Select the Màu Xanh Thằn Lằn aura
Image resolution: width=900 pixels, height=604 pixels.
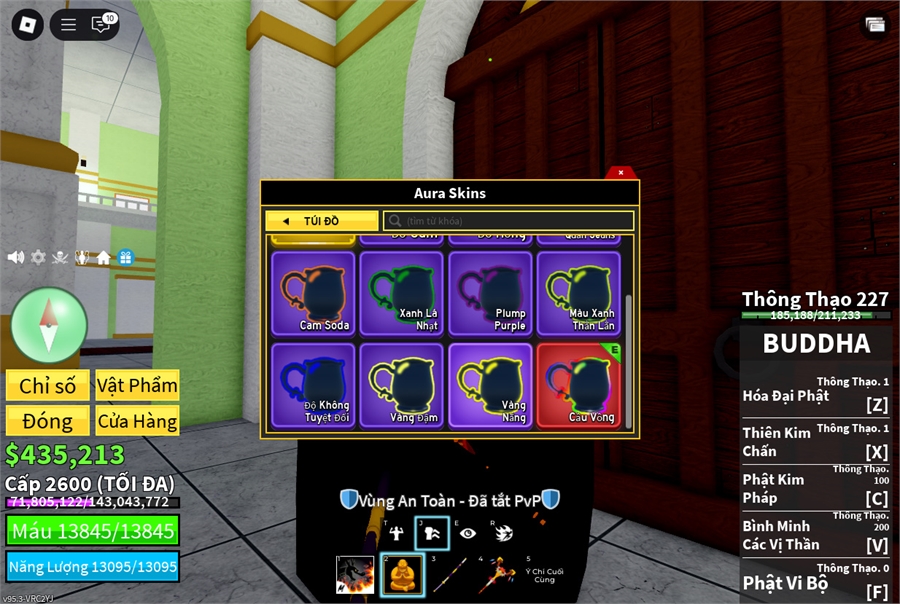point(578,293)
